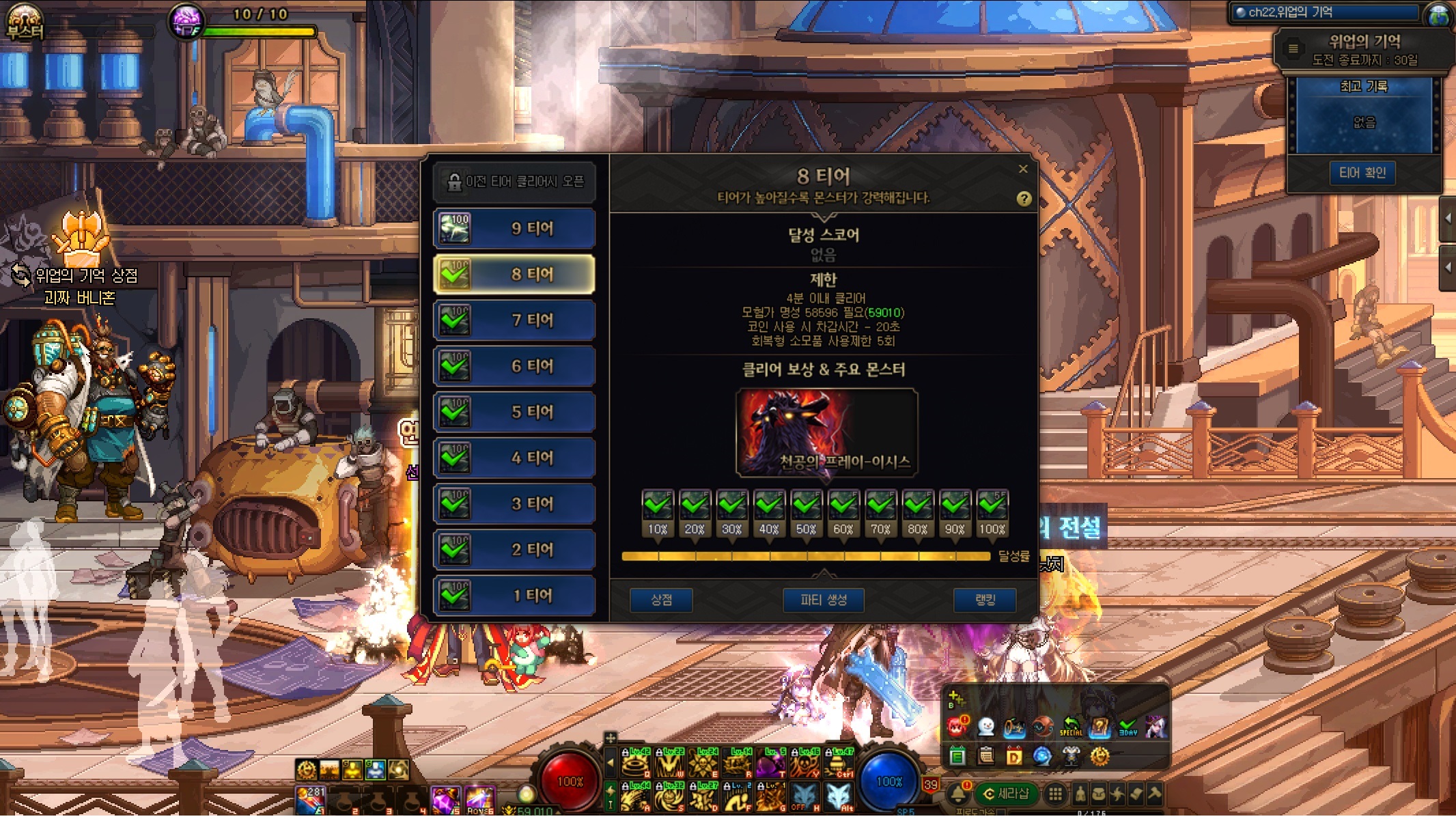View the 천공의 프레이-이시스 boss thumbnail
This screenshot has width=1456, height=821.
tap(826, 432)
